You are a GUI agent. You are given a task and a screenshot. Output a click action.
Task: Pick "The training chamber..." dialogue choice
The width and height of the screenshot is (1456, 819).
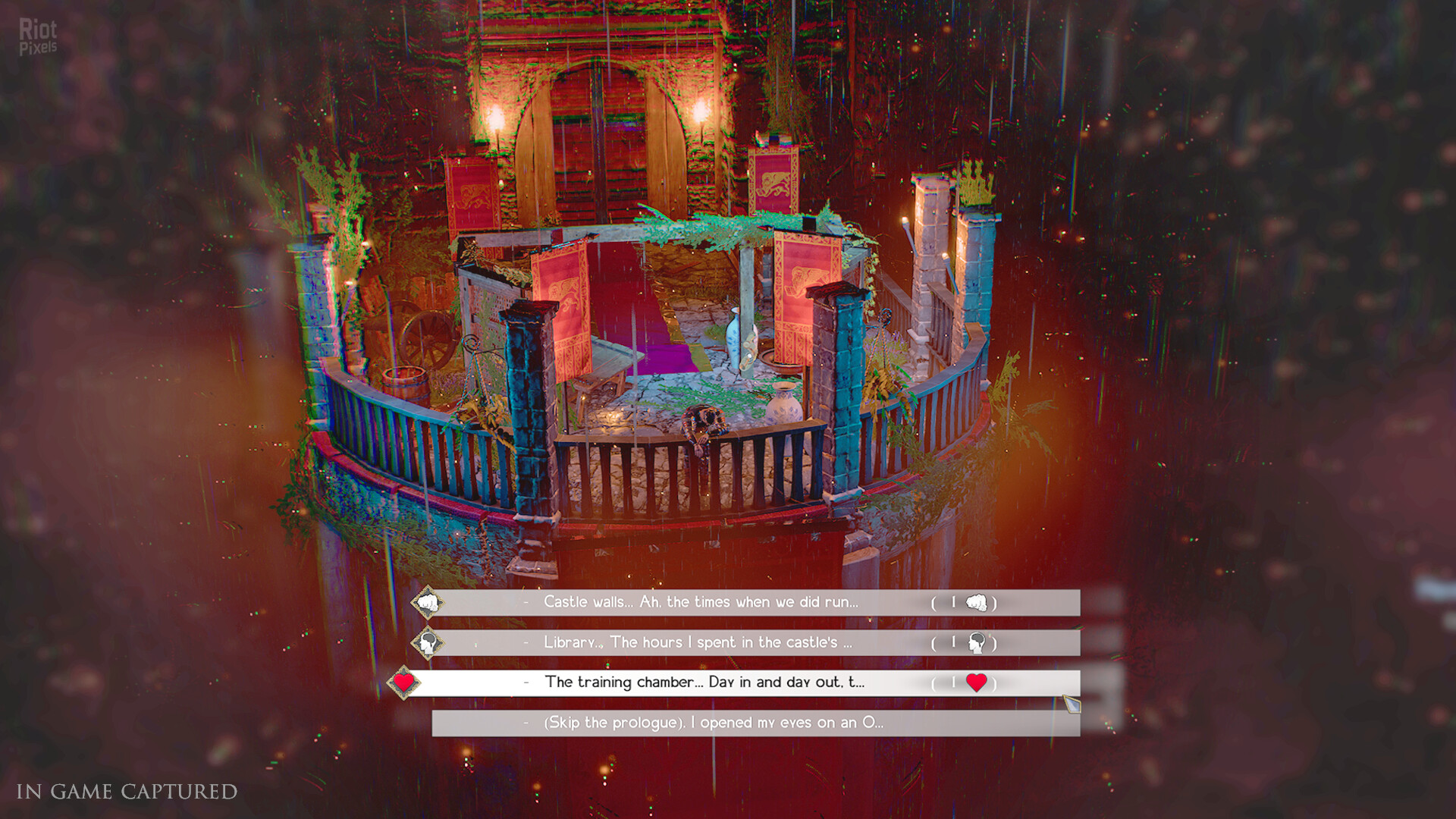point(704,682)
